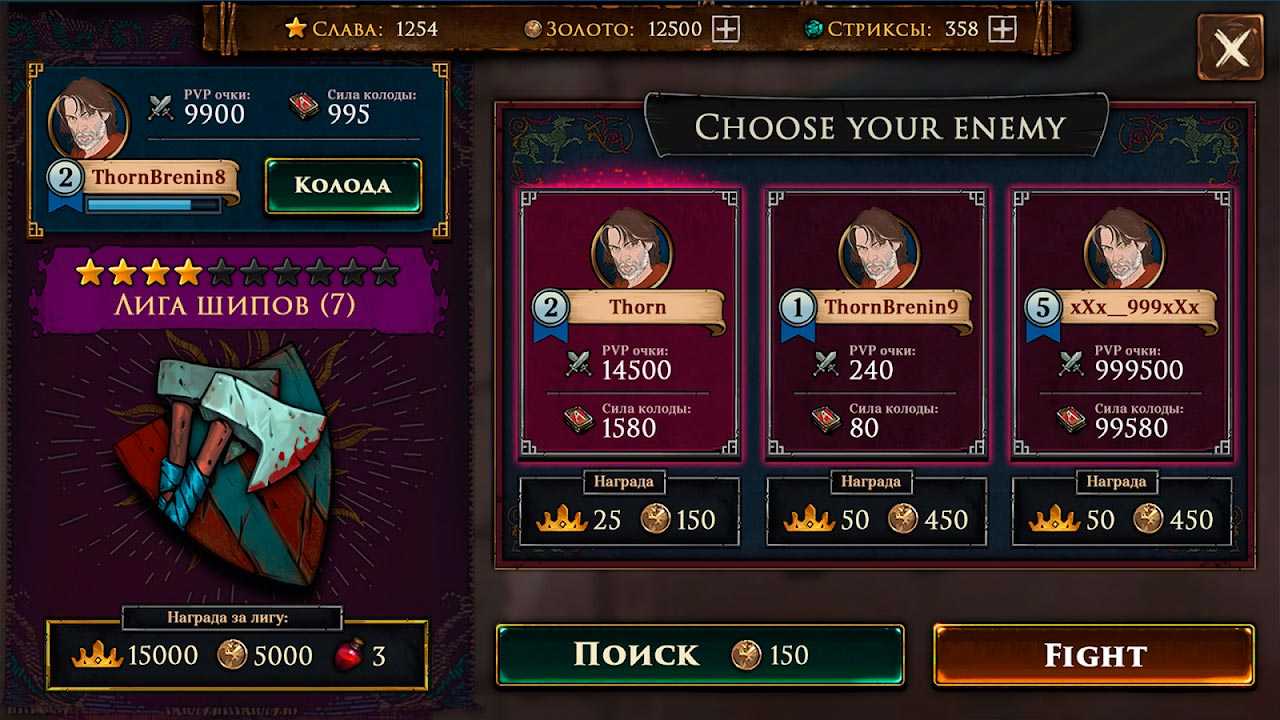Open the Лига шипов league banner

point(238,305)
